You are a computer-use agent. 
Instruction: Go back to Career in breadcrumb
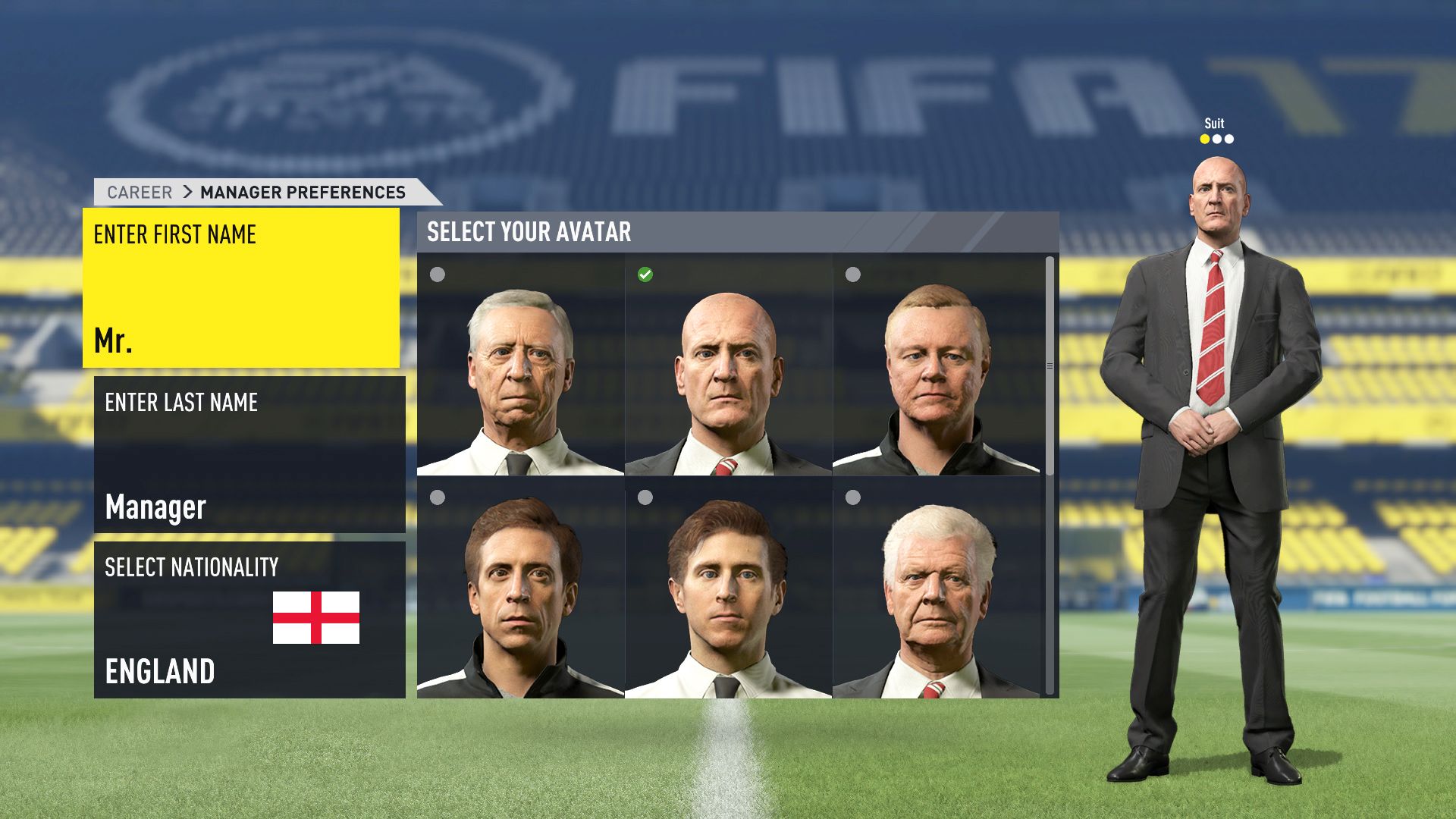[x=140, y=193]
